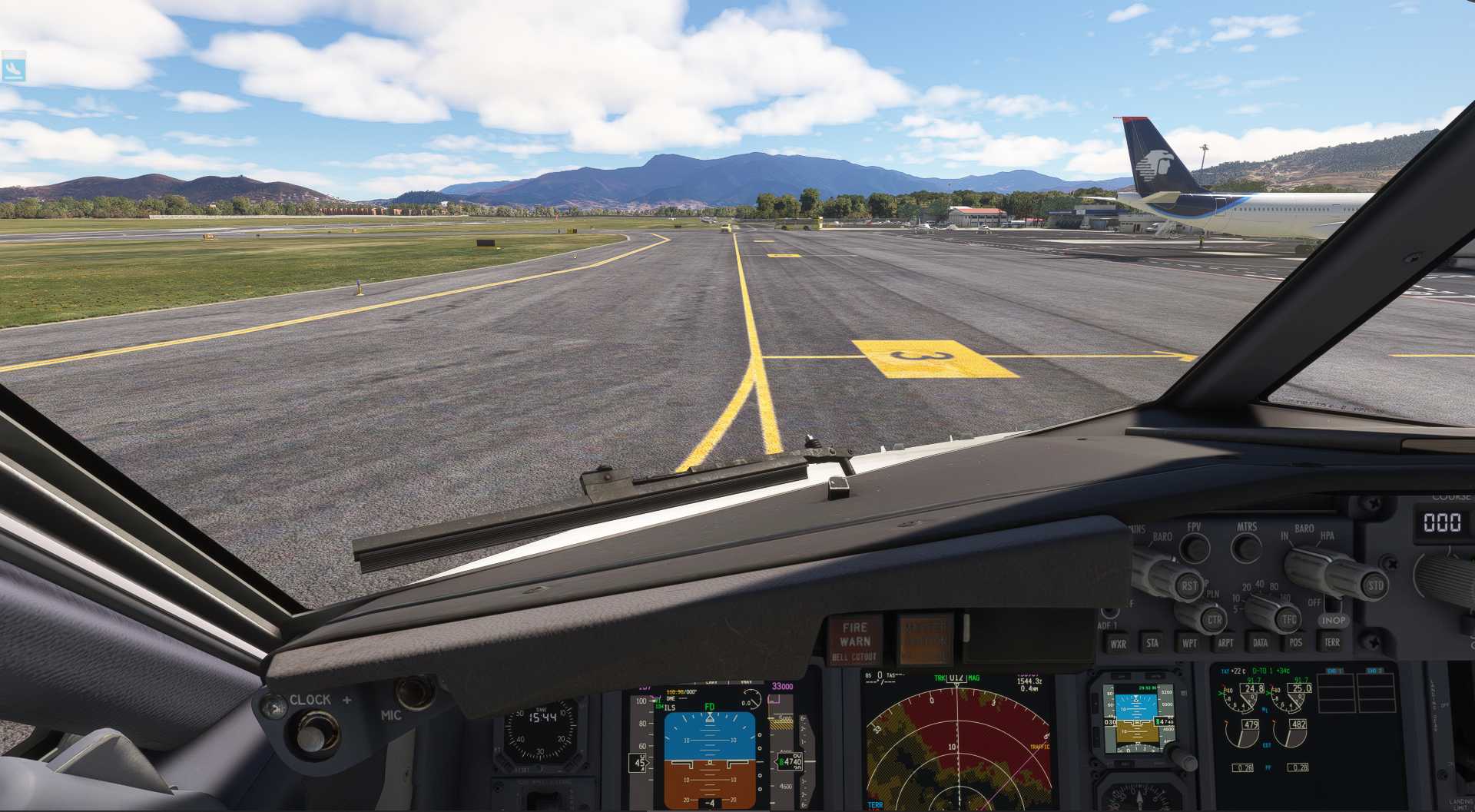Push the FIRE WARN bell cutout light
Image resolution: width=1475 pixels, height=812 pixels.
pos(854,640)
